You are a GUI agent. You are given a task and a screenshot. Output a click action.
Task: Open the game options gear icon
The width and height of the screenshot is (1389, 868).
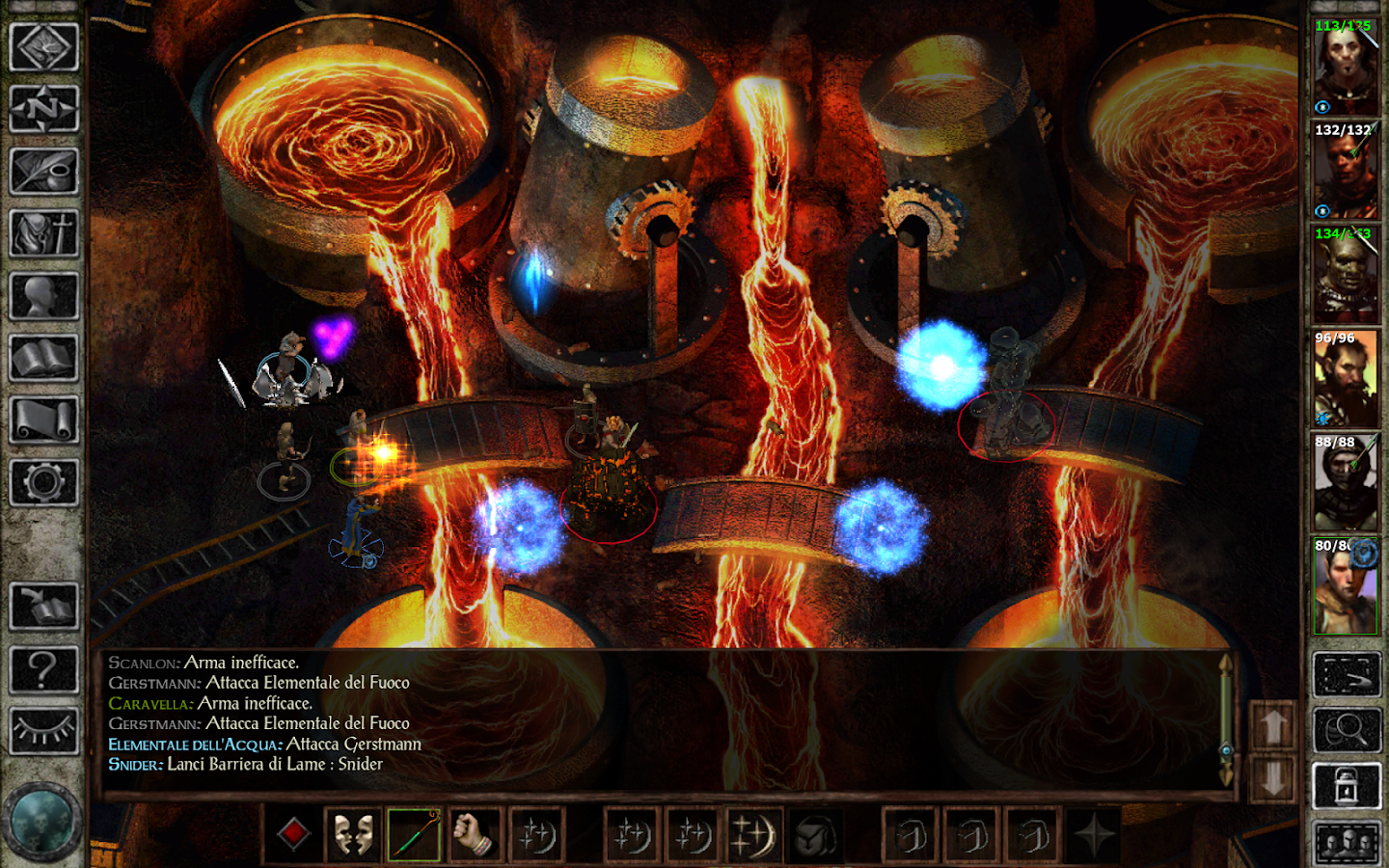[x=44, y=480]
